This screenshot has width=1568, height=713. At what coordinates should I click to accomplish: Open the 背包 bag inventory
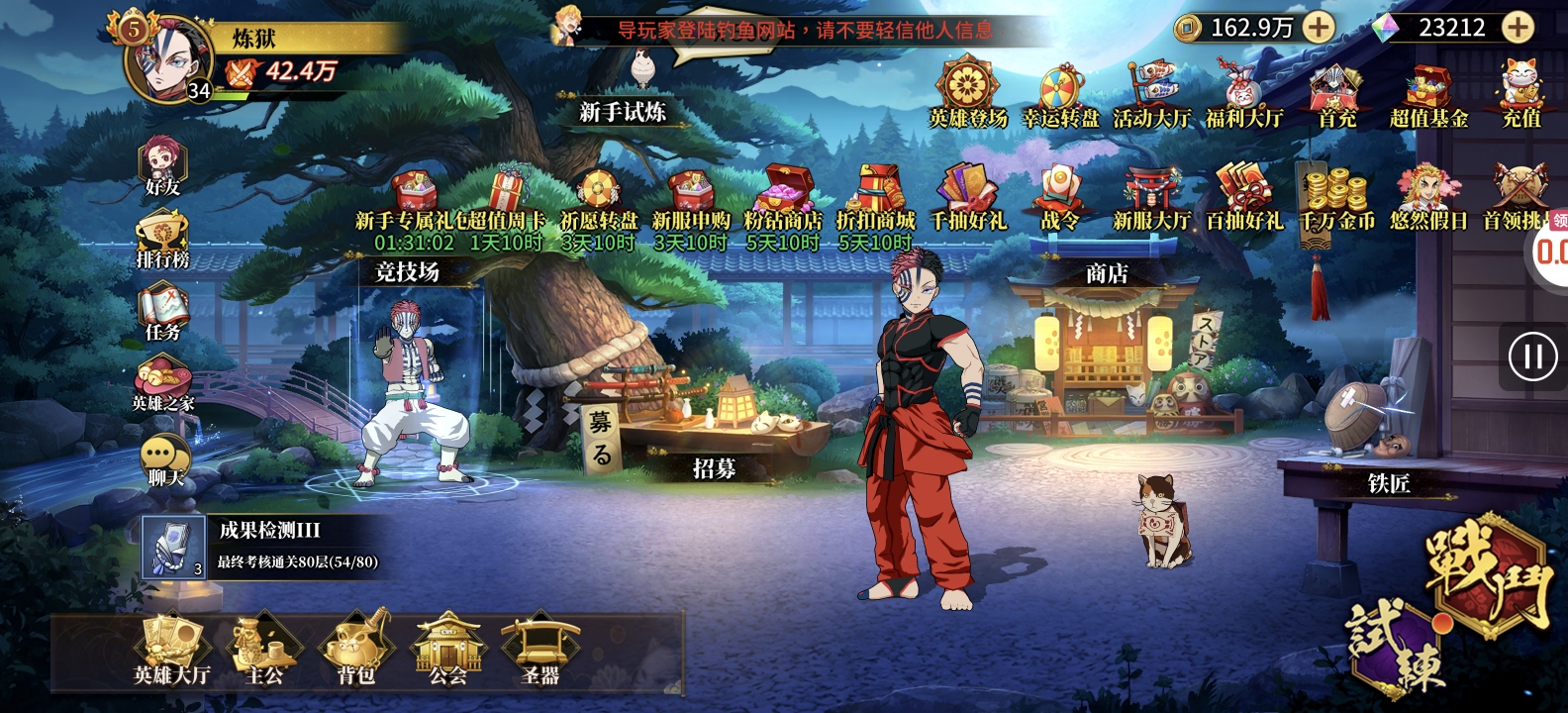click(356, 650)
